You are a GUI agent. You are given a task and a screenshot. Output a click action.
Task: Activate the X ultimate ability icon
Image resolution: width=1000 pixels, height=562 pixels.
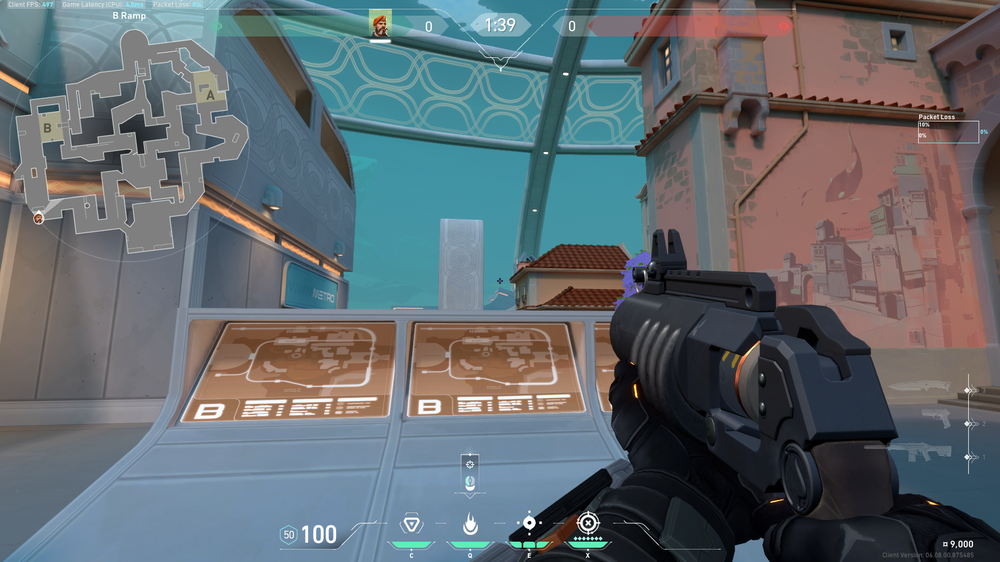[589, 523]
